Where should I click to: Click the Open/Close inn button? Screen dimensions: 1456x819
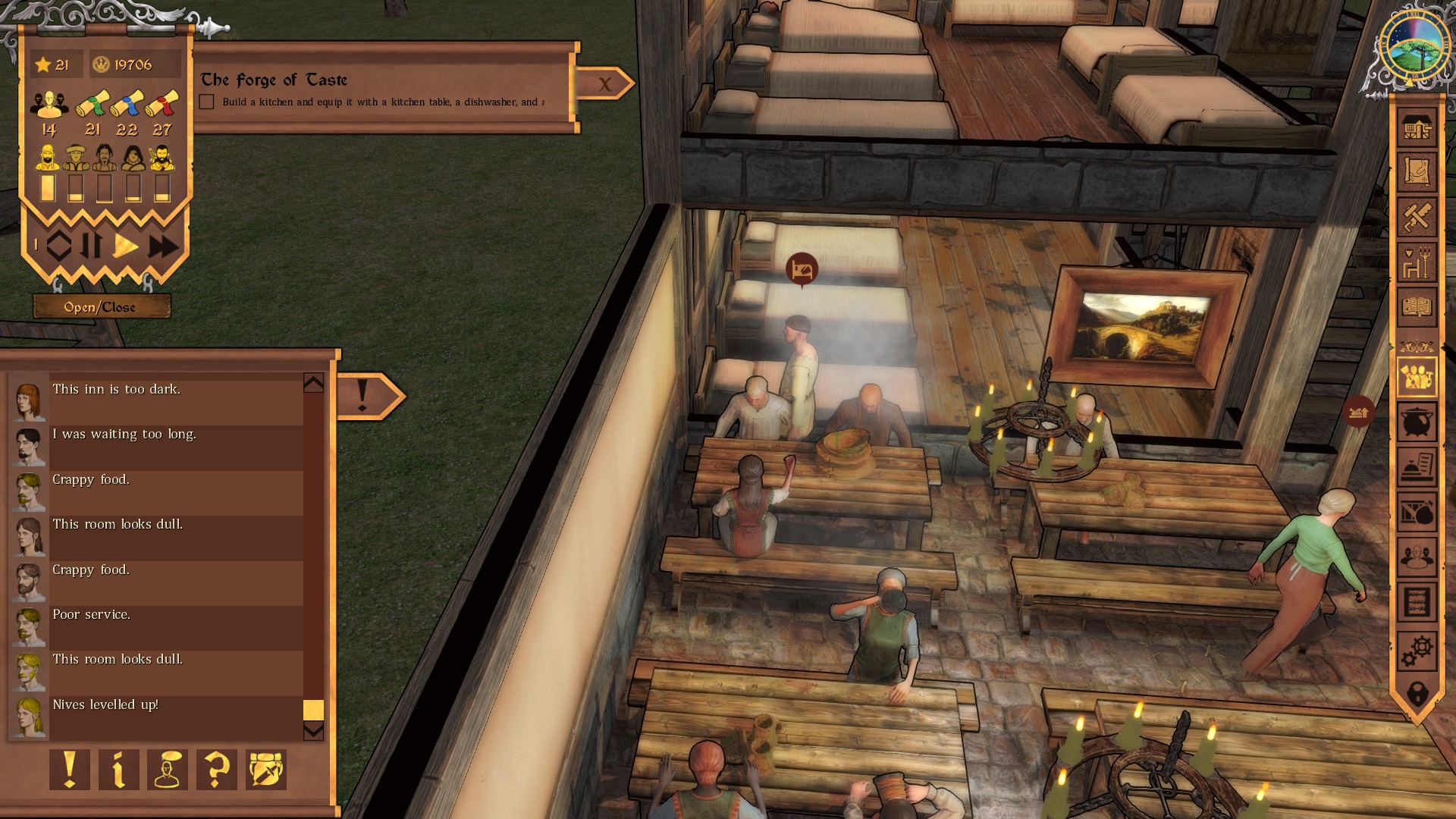(99, 307)
